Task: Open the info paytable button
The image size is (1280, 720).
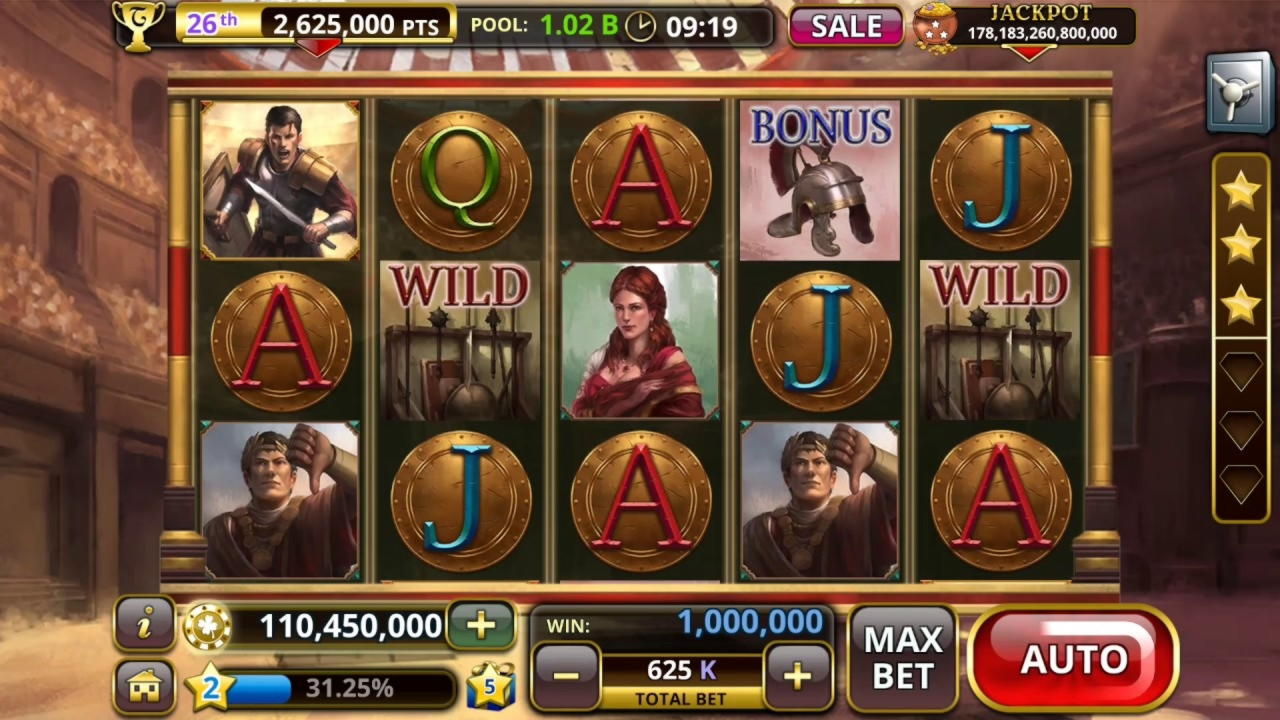Action: pyautogui.click(x=145, y=625)
